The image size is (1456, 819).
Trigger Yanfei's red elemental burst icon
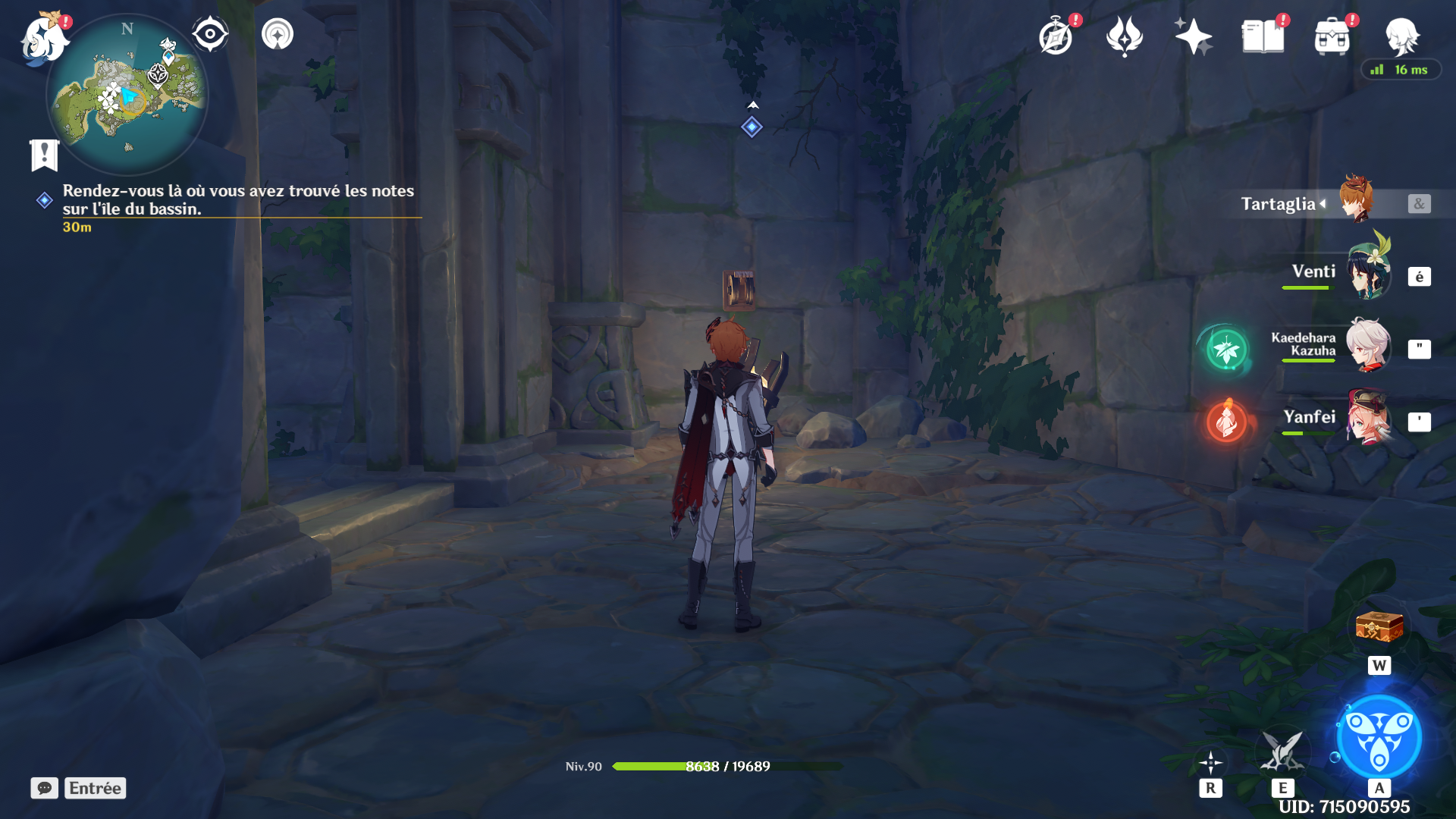point(1226,421)
